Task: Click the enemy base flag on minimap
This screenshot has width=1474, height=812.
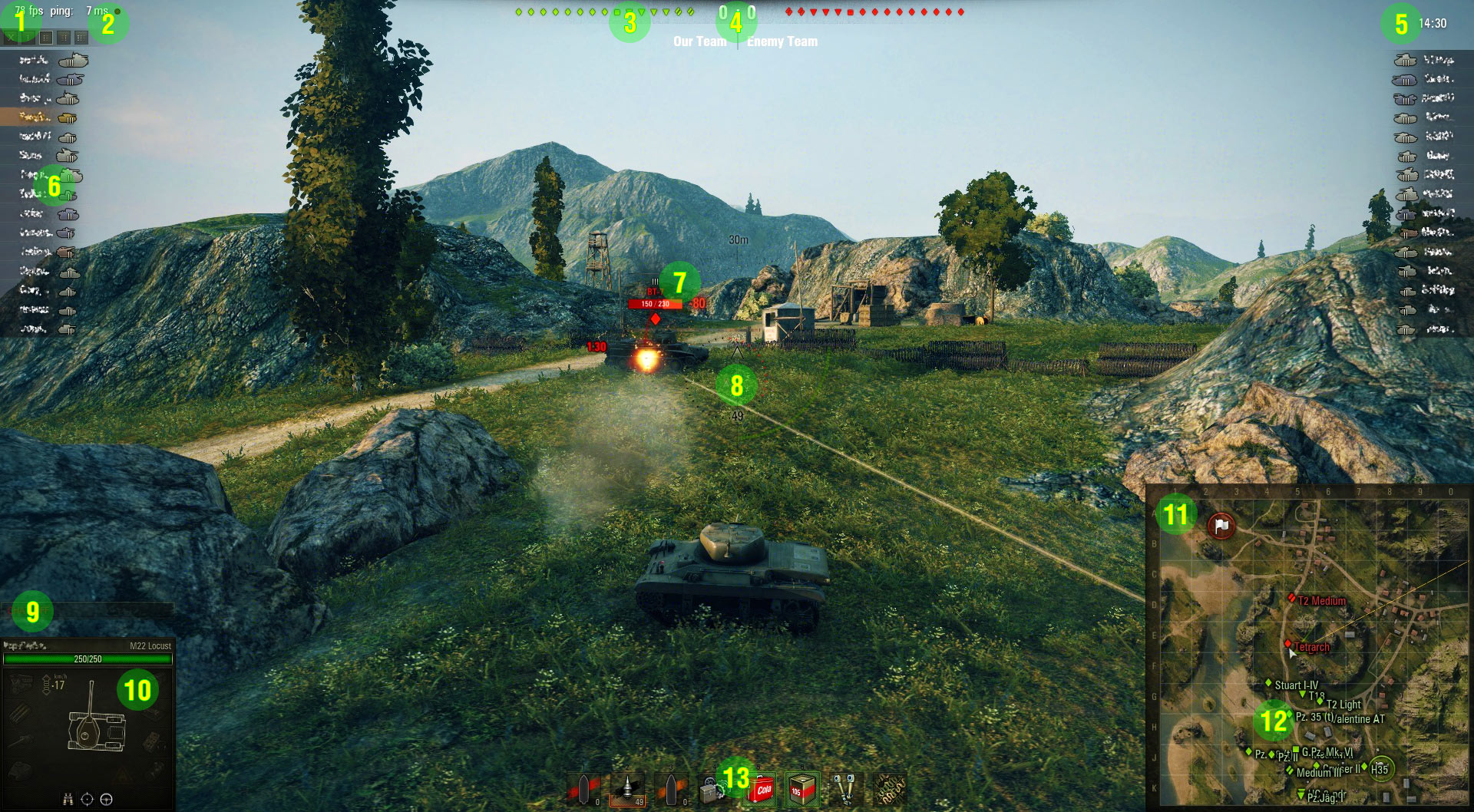Action: point(1221,526)
